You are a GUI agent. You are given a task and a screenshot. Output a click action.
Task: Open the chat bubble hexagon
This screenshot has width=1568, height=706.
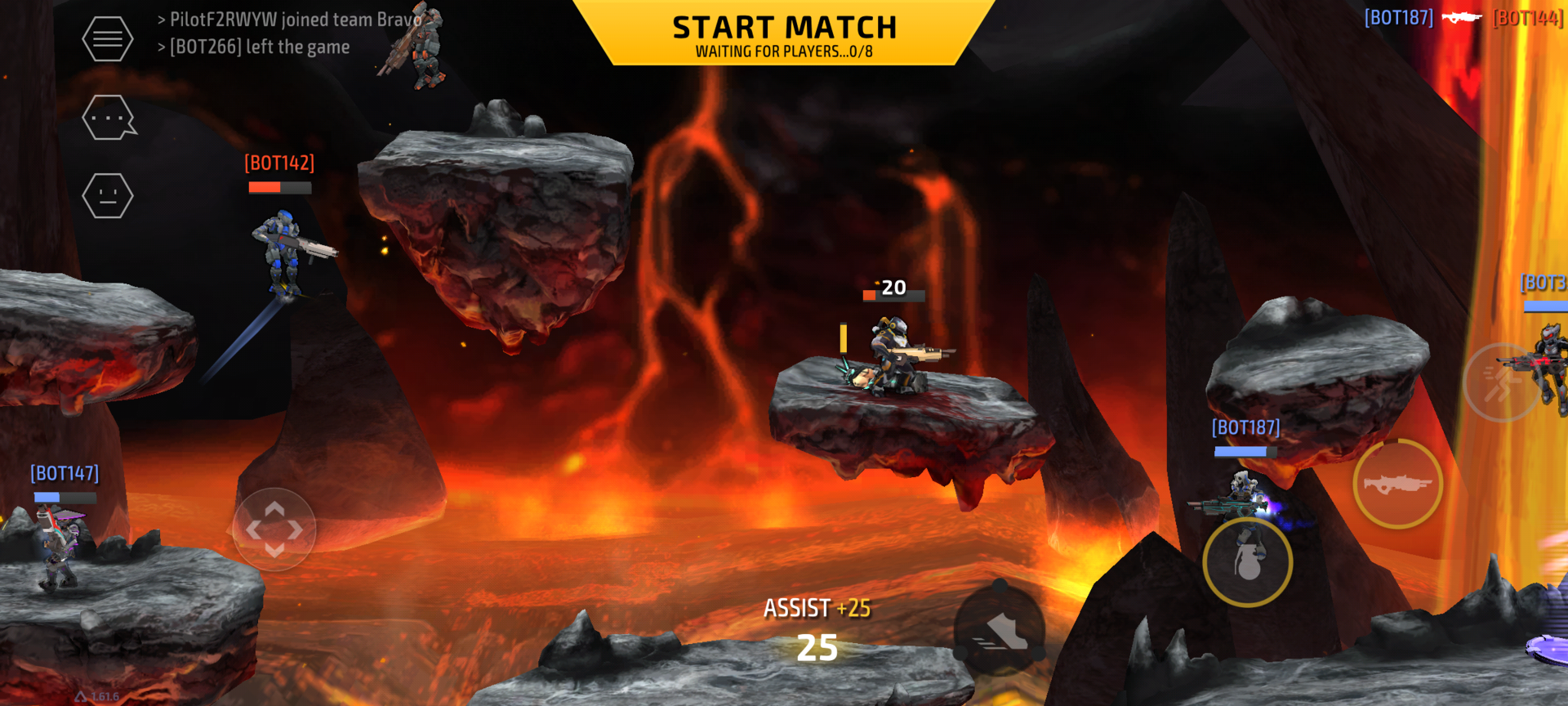[x=108, y=118]
